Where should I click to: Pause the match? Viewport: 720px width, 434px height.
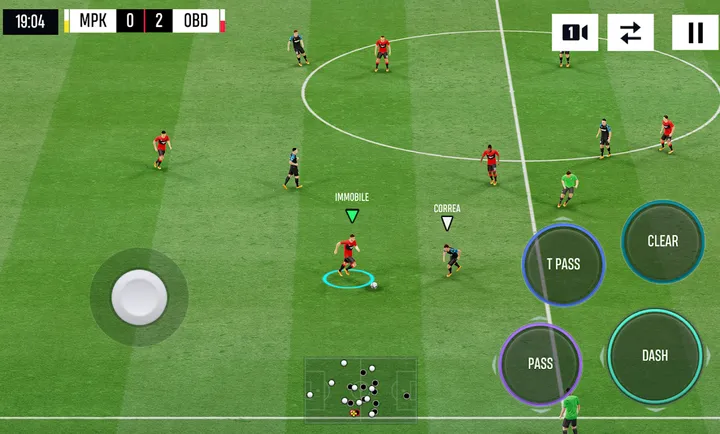694,33
